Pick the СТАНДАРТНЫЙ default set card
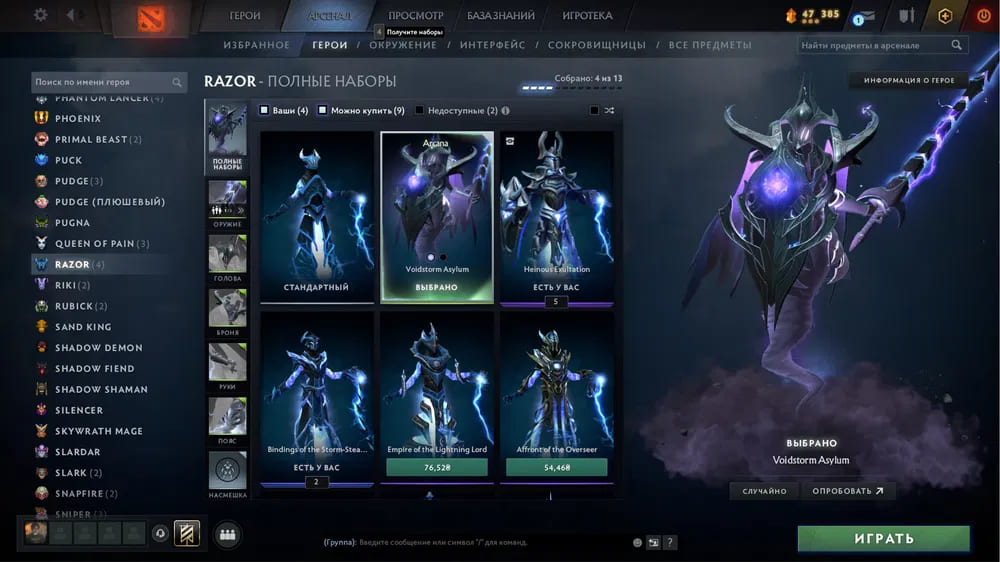Viewport: 1000px width, 562px height. point(316,215)
